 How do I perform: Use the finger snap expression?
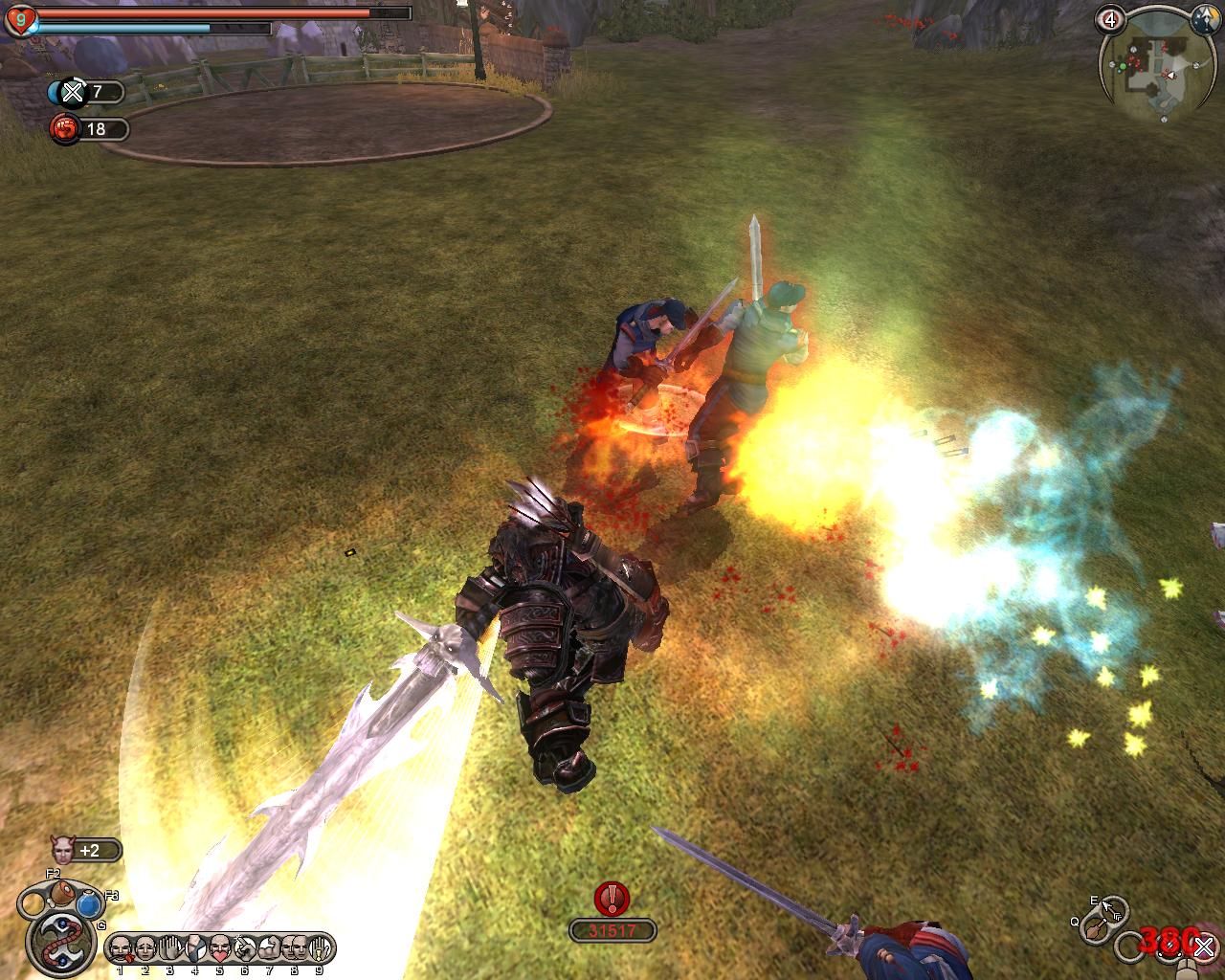[x=245, y=948]
